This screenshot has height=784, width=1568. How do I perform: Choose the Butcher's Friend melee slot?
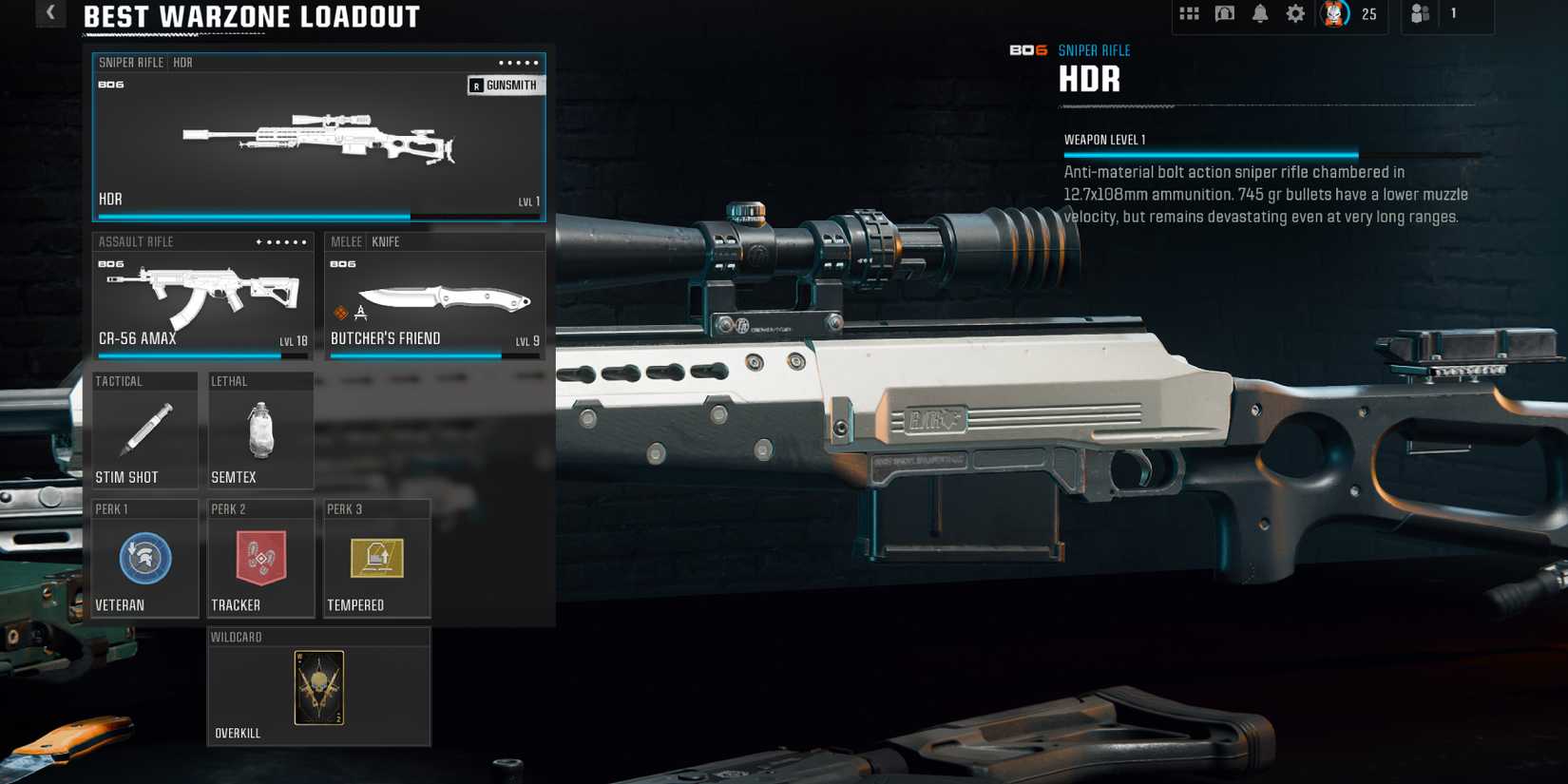(x=434, y=296)
